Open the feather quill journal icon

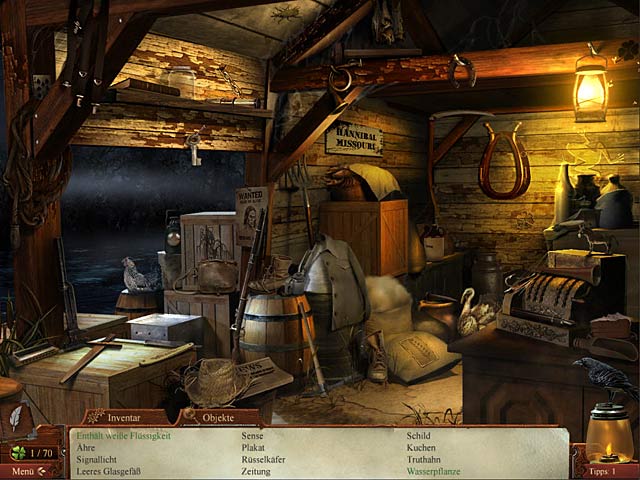tap(17, 416)
